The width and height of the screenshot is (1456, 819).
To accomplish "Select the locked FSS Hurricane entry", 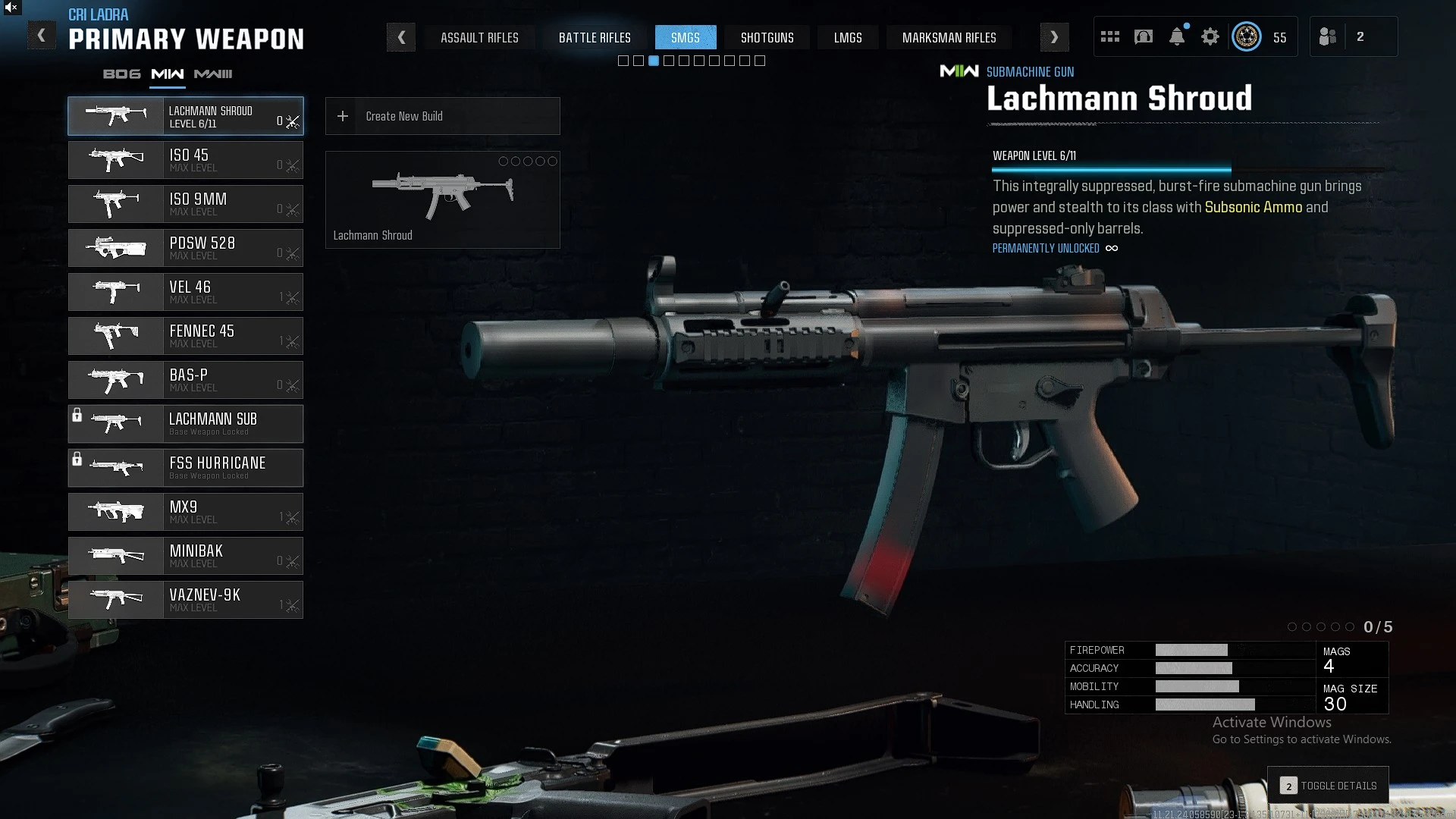I will tap(186, 468).
